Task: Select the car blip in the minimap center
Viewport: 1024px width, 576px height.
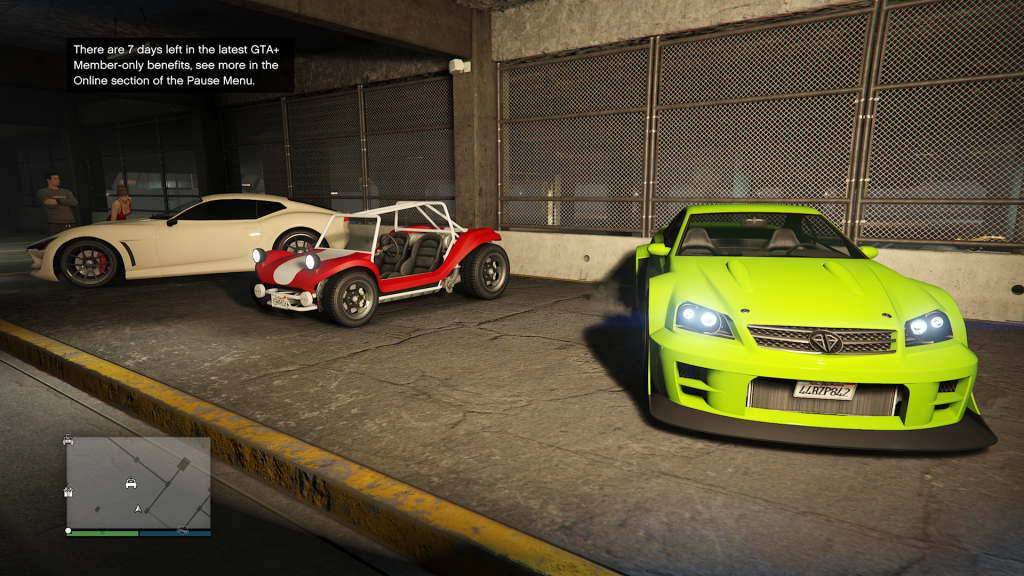Action: click(131, 484)
